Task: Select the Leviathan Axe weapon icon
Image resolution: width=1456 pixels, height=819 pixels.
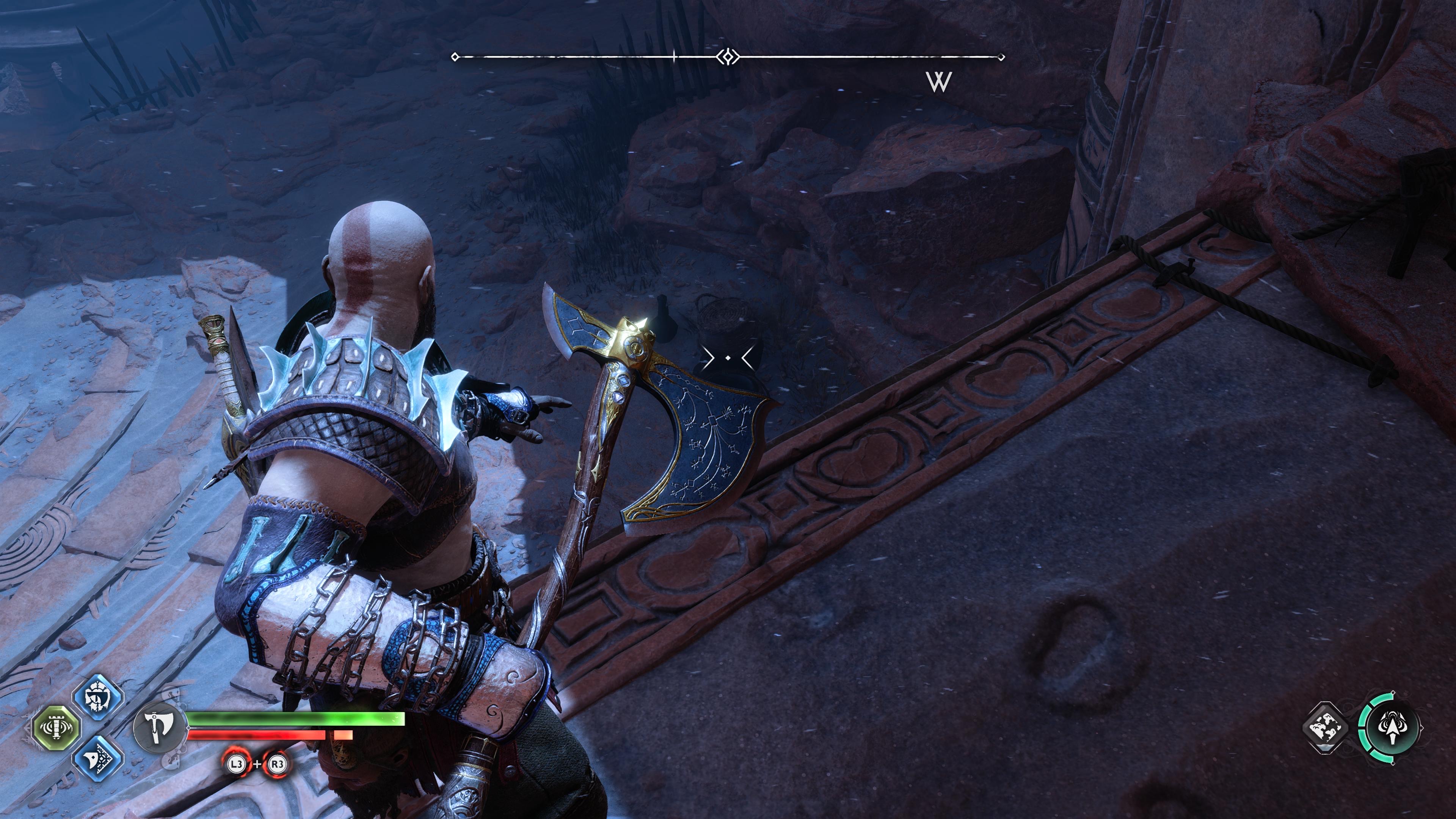Action: [159, 730]
